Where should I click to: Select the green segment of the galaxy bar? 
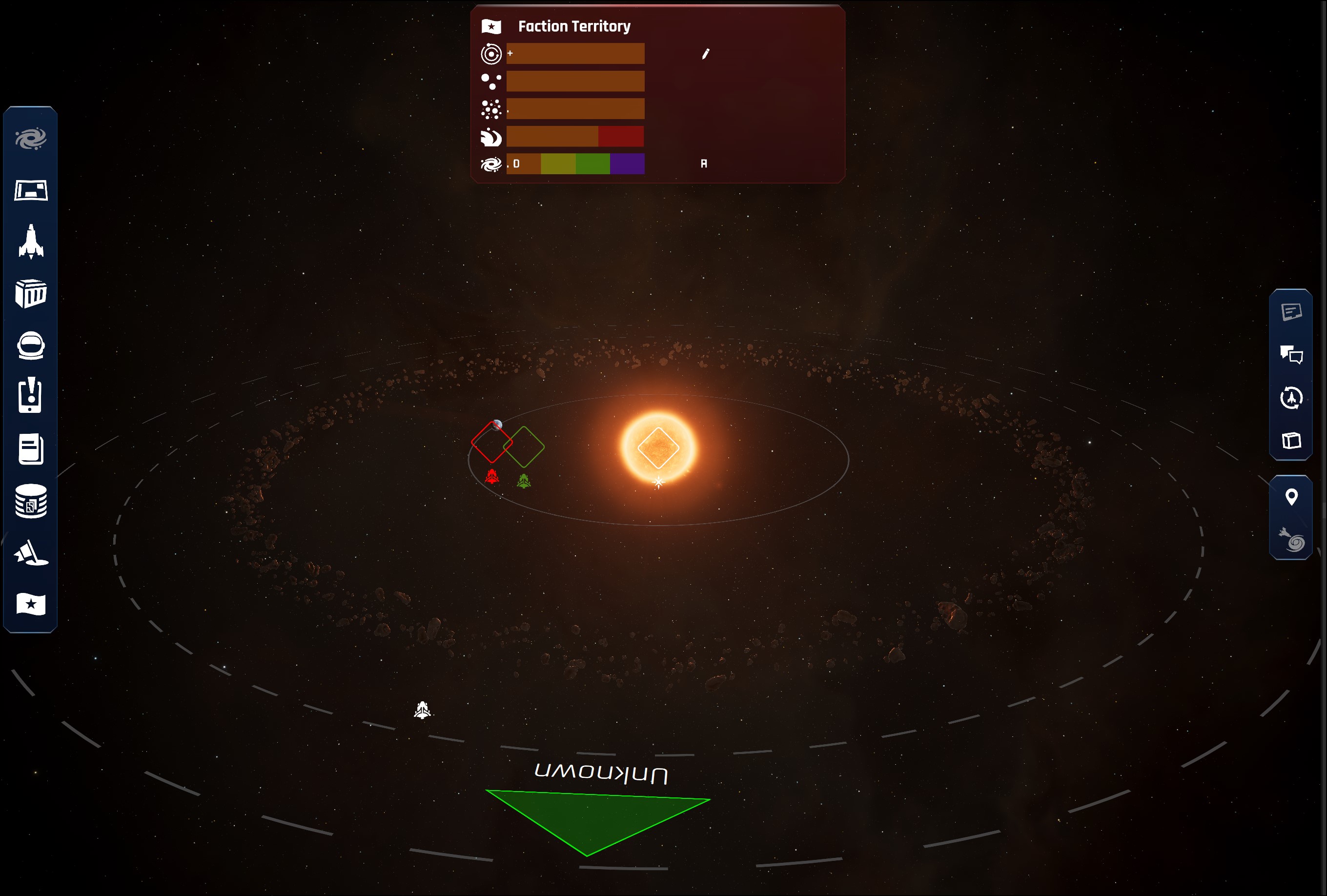(592, 164)
